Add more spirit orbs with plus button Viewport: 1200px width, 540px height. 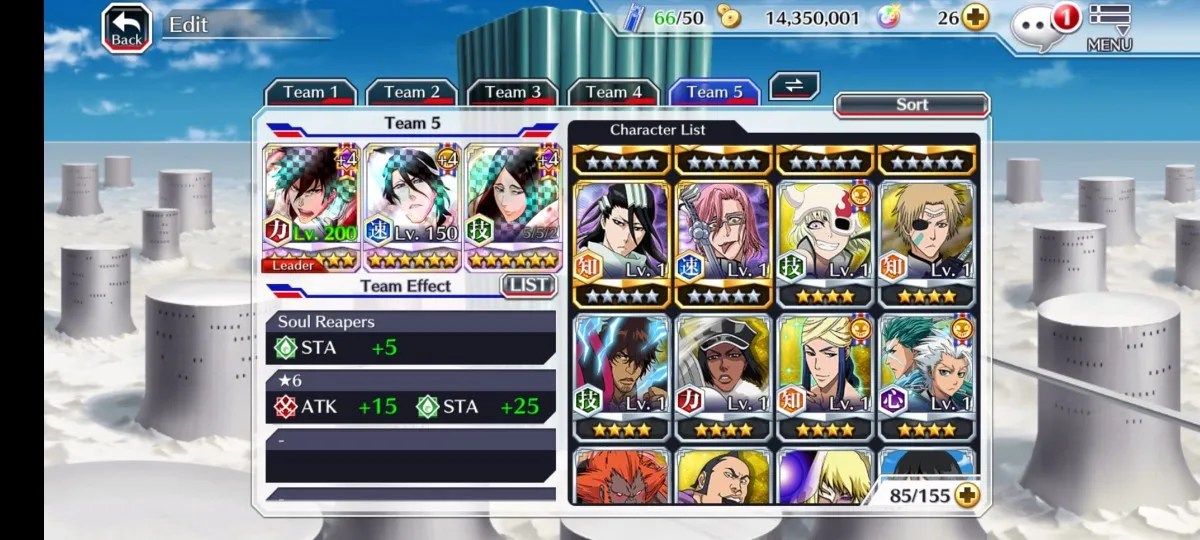click(x=975, y=17)
